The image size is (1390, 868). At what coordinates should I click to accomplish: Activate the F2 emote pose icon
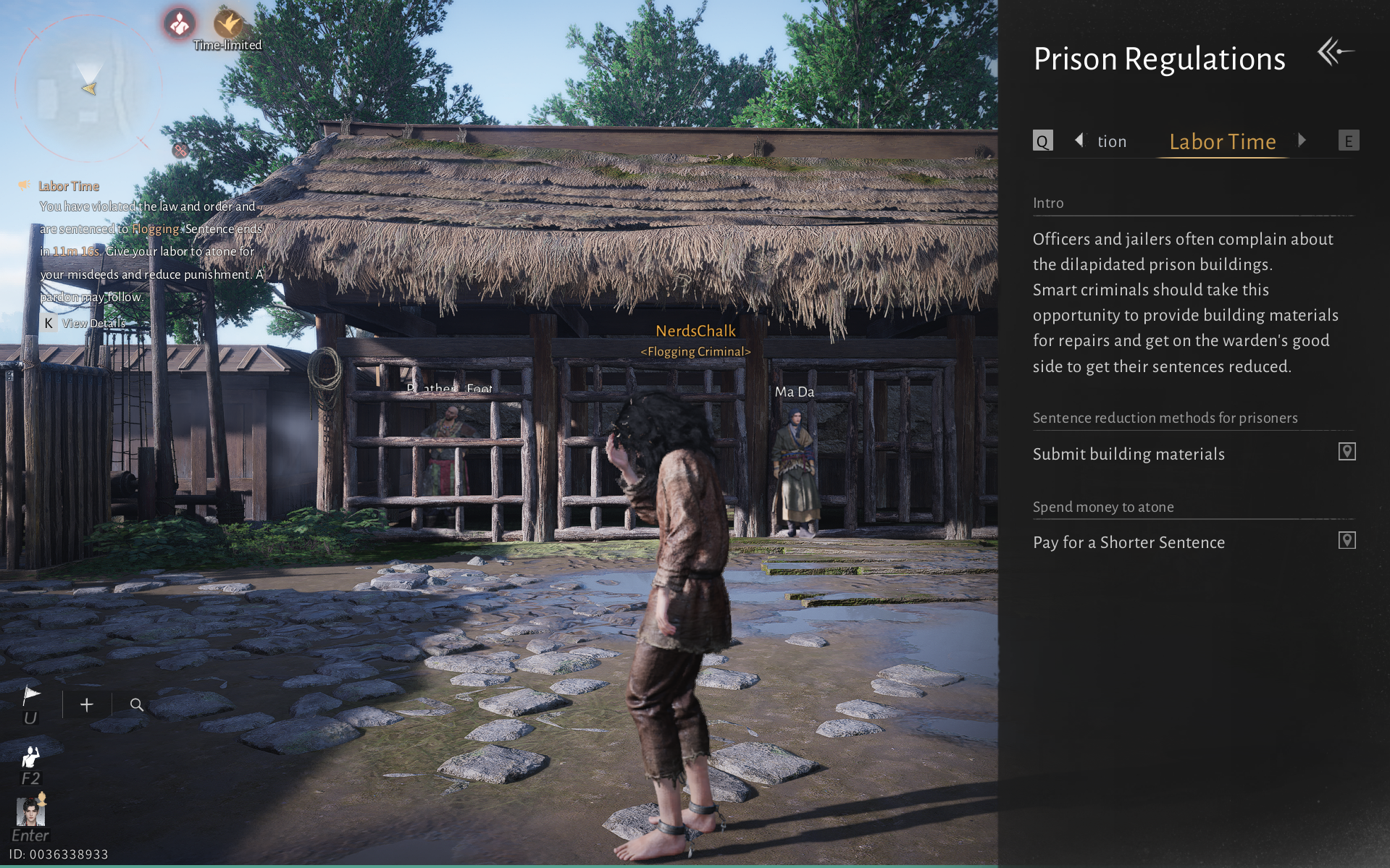(x=31, y=757)
